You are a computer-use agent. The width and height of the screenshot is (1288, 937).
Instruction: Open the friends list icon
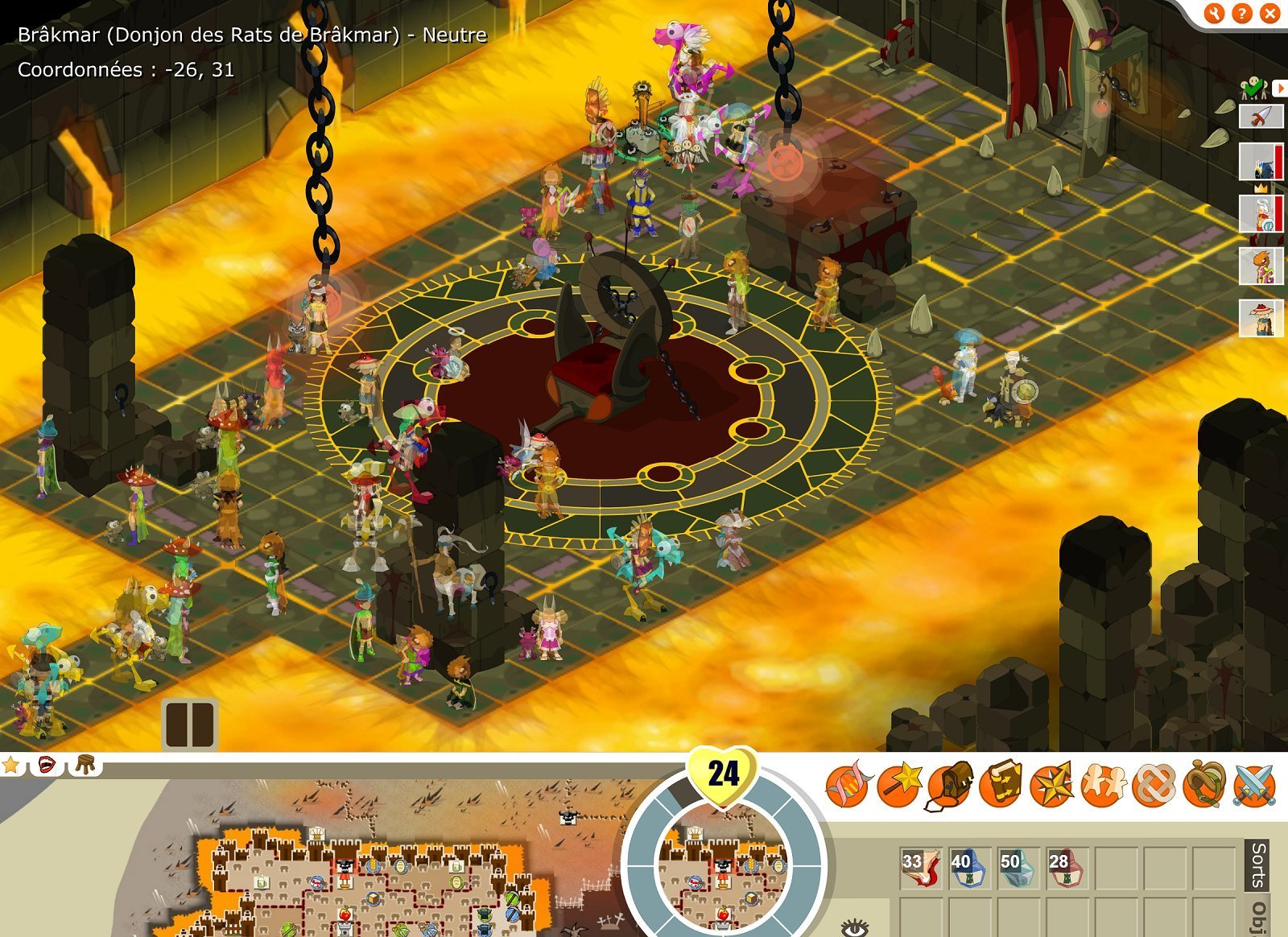1103,783
